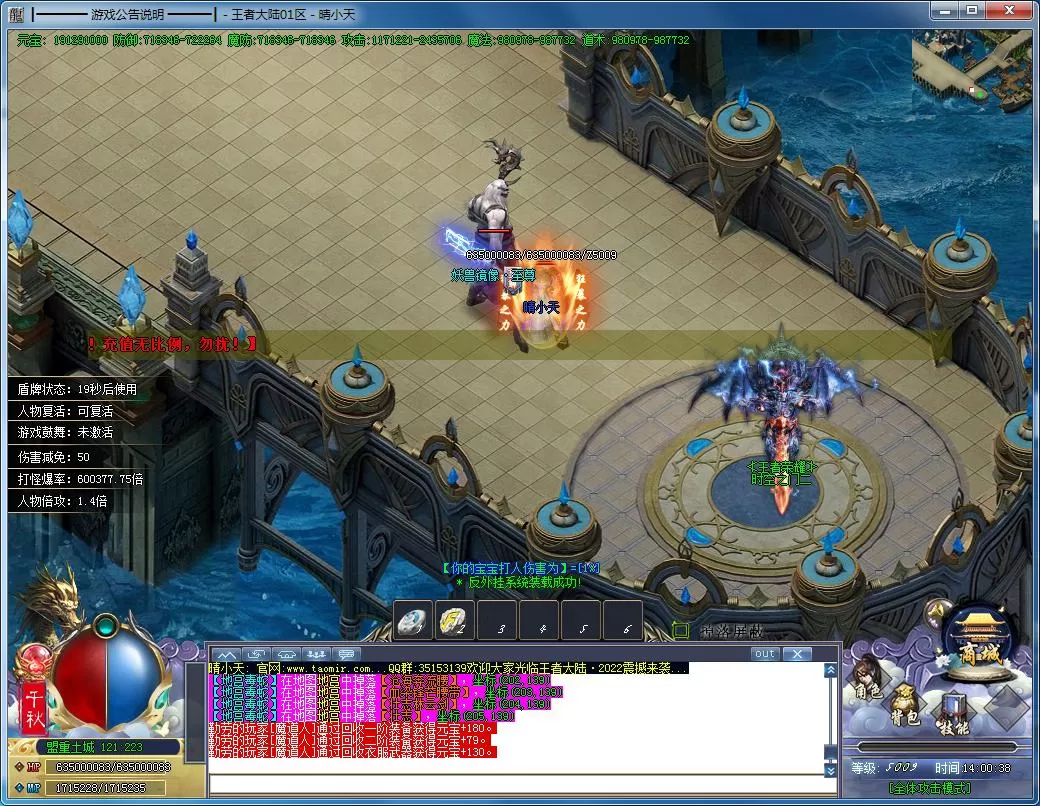Image resolution: width=1040 pixels, height=806 pixels.
Task: Toggle the 掉落屏蔽 drop filter checkbox
Action: click(x=680, y=630)
